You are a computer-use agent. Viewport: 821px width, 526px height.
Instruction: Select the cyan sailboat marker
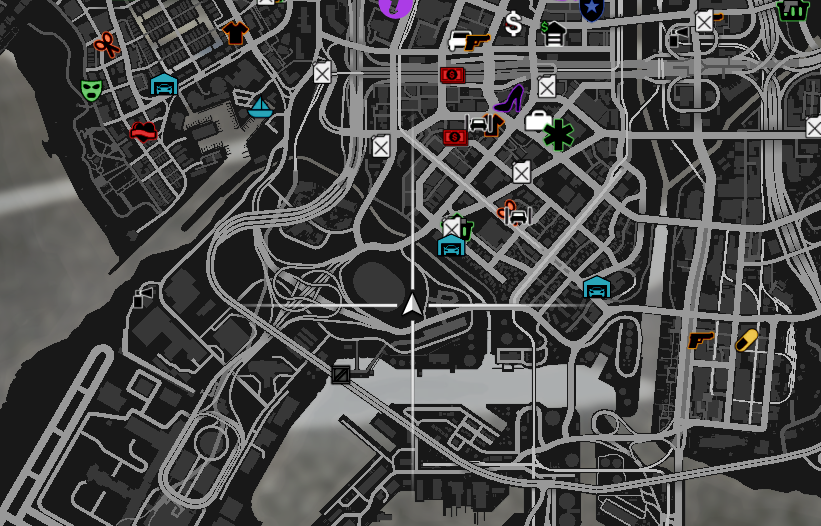(x=260, y=107)
